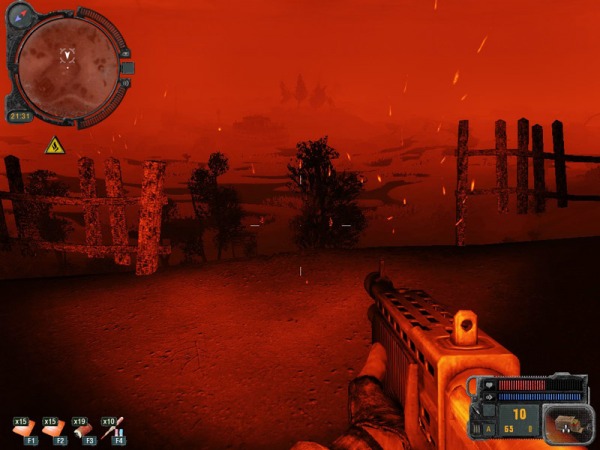
Task: Click the compass on the minimap frame
Action: [22, 16]
